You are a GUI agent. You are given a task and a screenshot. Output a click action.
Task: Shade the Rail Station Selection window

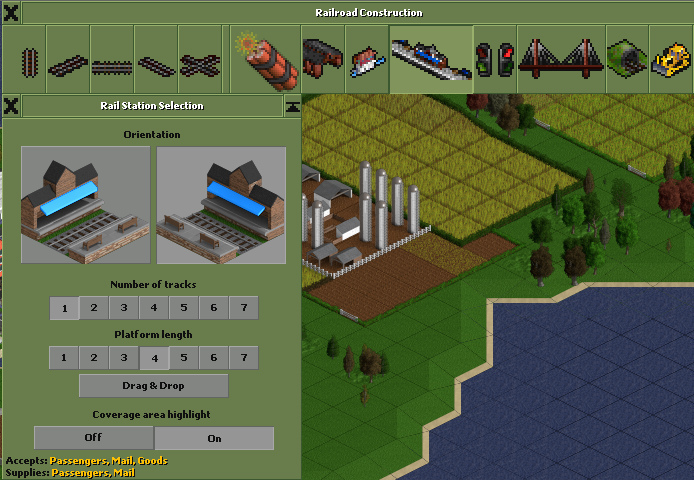[x=292, y=105]
